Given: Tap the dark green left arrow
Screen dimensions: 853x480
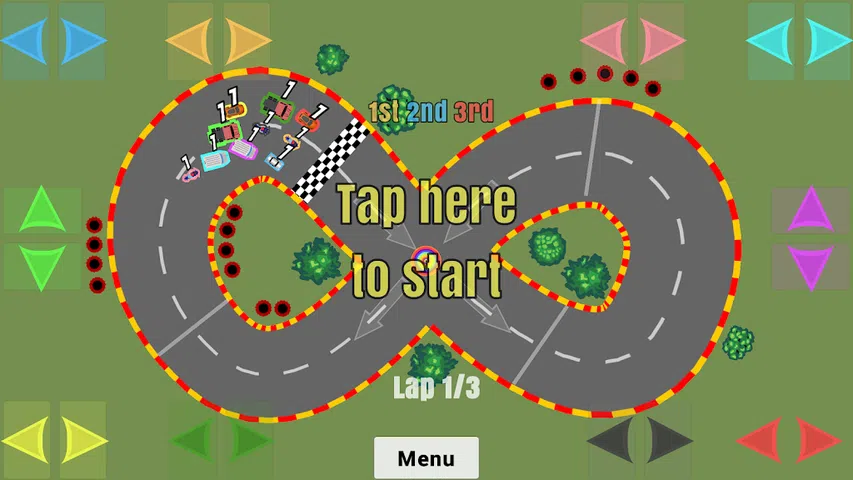Looking at the screenshot, I should pyautogui.click(x=192, y=439).
